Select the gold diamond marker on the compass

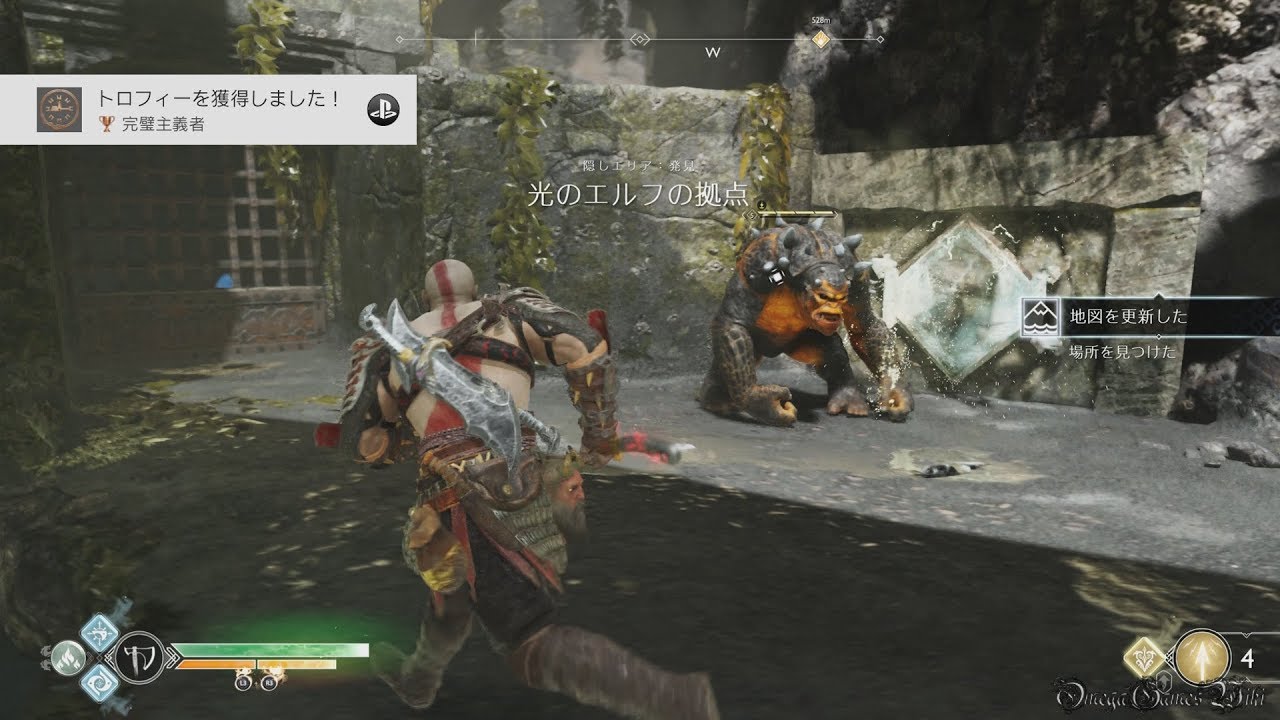(x=820, y=40)
